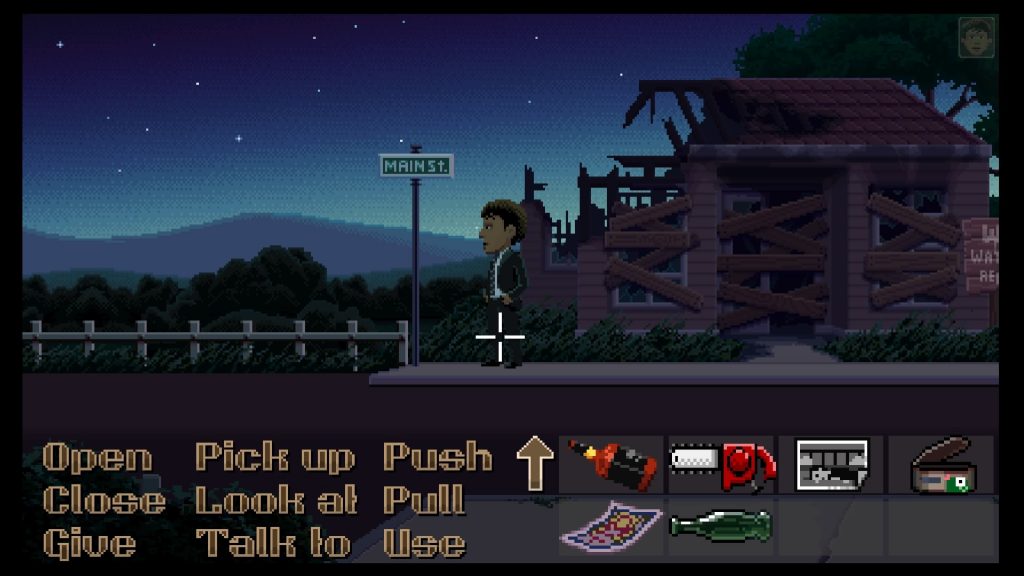
Task: Select the red and black bottle item
Action: click(612, 464)
